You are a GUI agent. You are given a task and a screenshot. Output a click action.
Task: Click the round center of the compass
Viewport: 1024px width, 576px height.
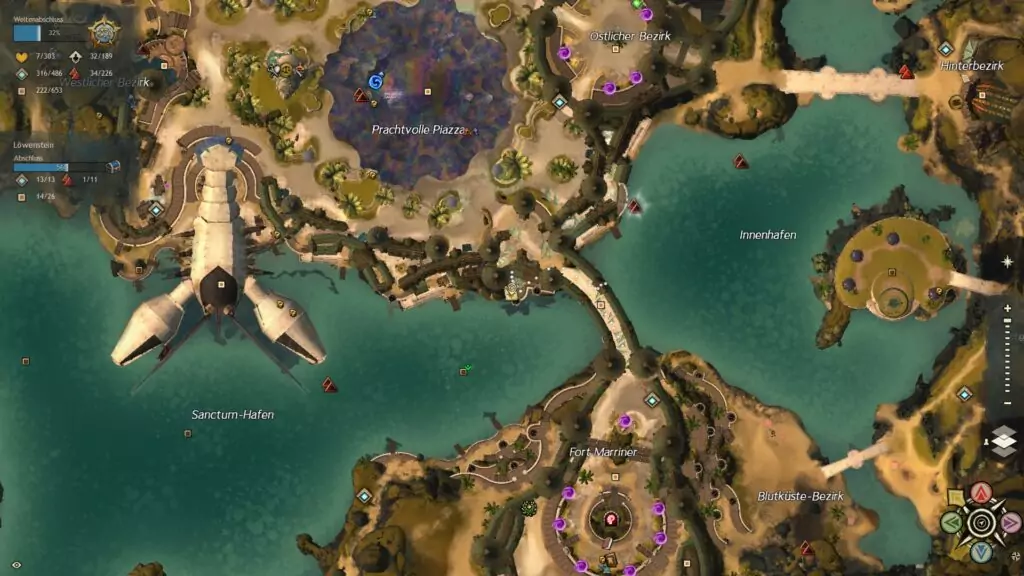coord(981,522)
